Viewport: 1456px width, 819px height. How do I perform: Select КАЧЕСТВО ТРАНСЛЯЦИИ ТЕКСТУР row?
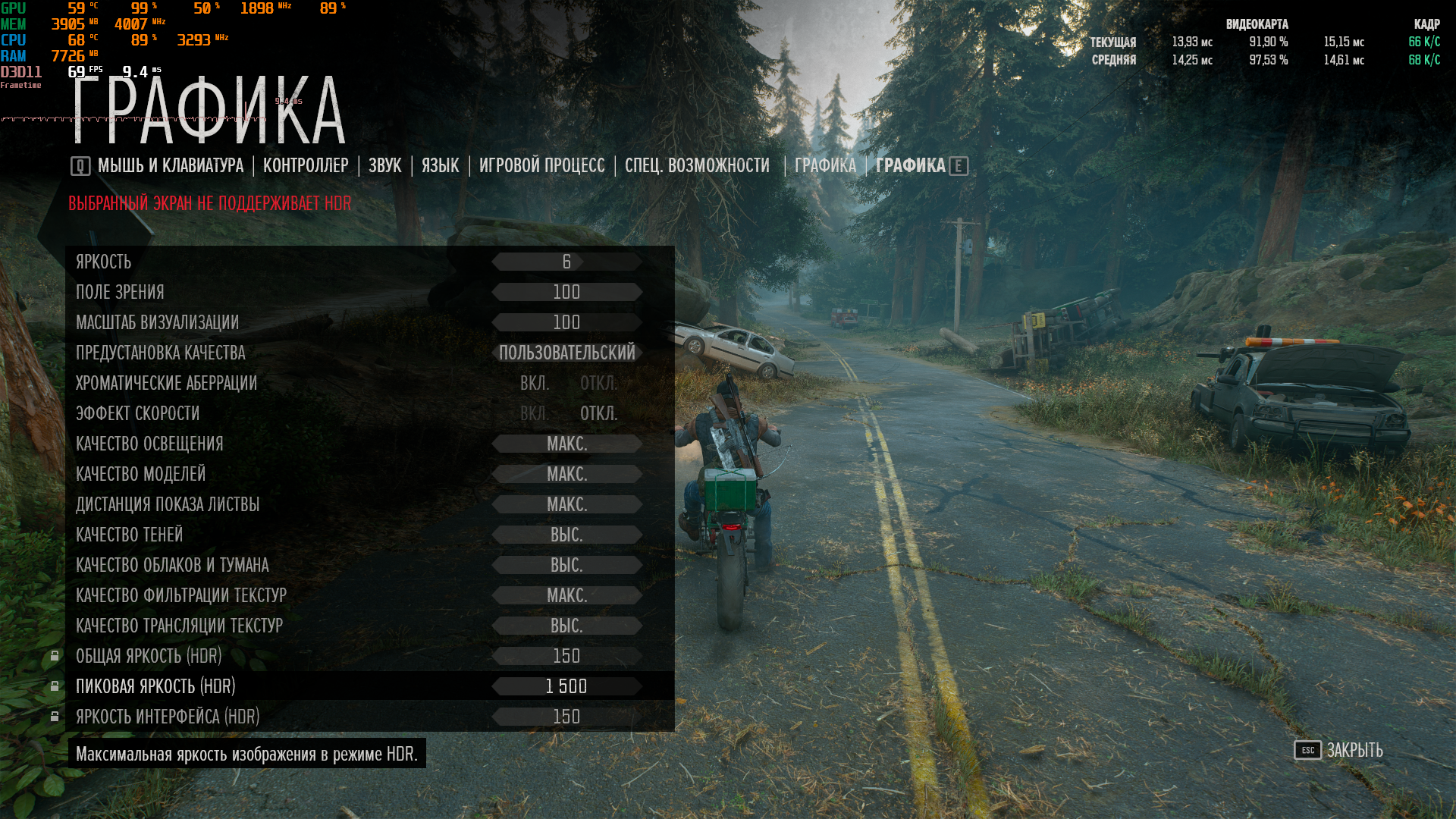[179, 626]
